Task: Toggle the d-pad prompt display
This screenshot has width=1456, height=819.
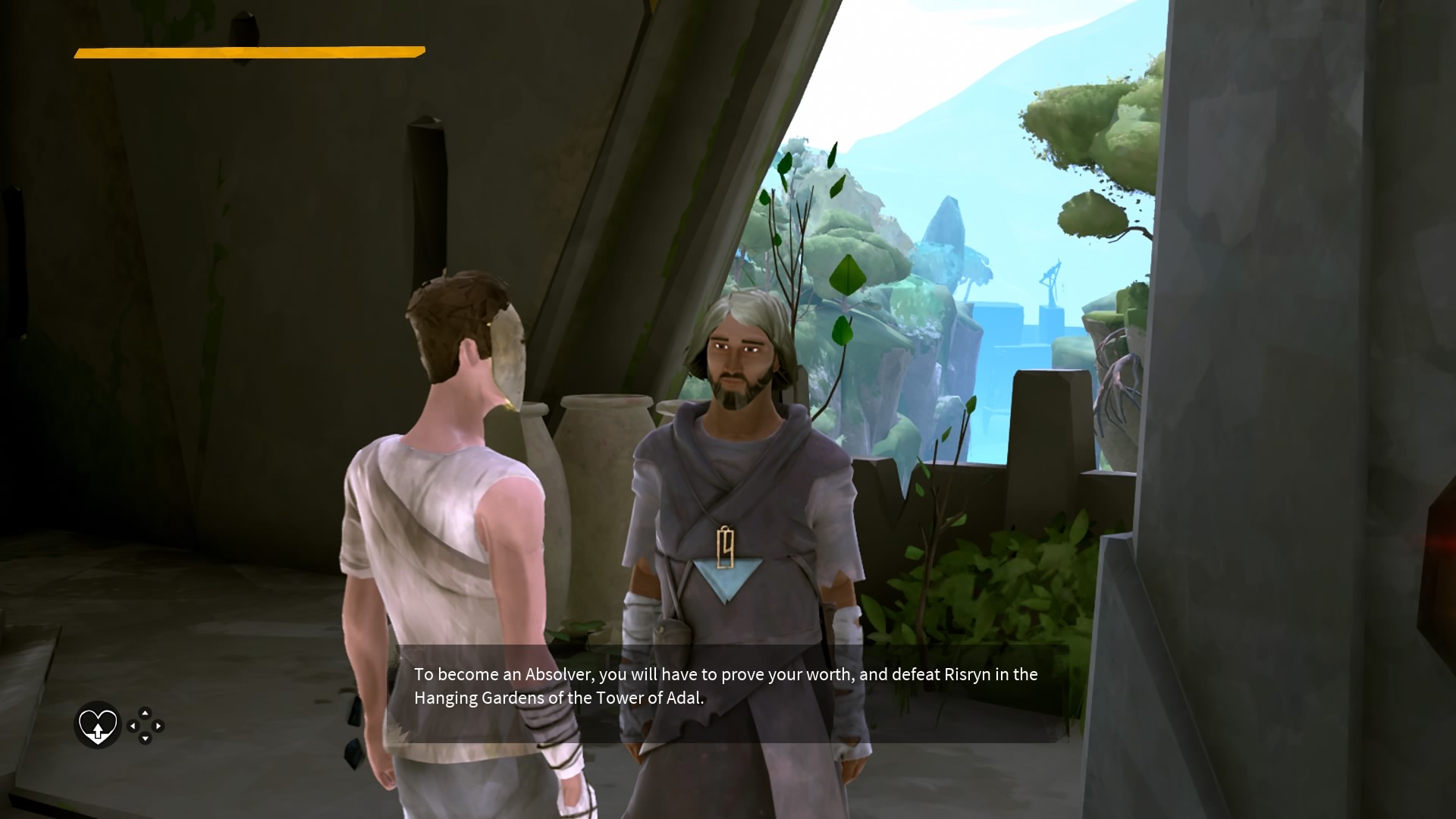Action: click(x=146, y=726)
